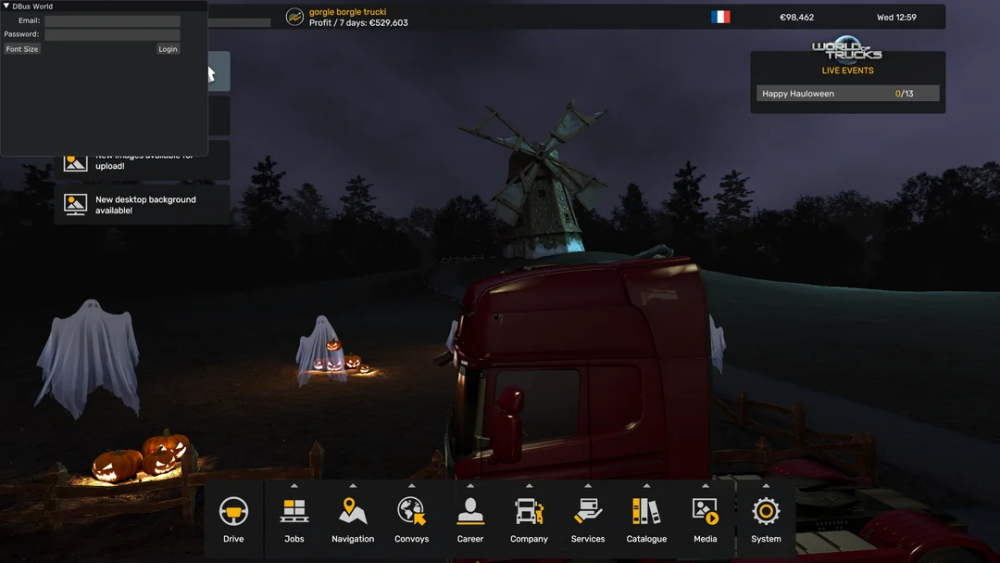The height and width of the screenshot is (563, 1000).
Task: Click the Font Size button
Action: pos(22,49)
